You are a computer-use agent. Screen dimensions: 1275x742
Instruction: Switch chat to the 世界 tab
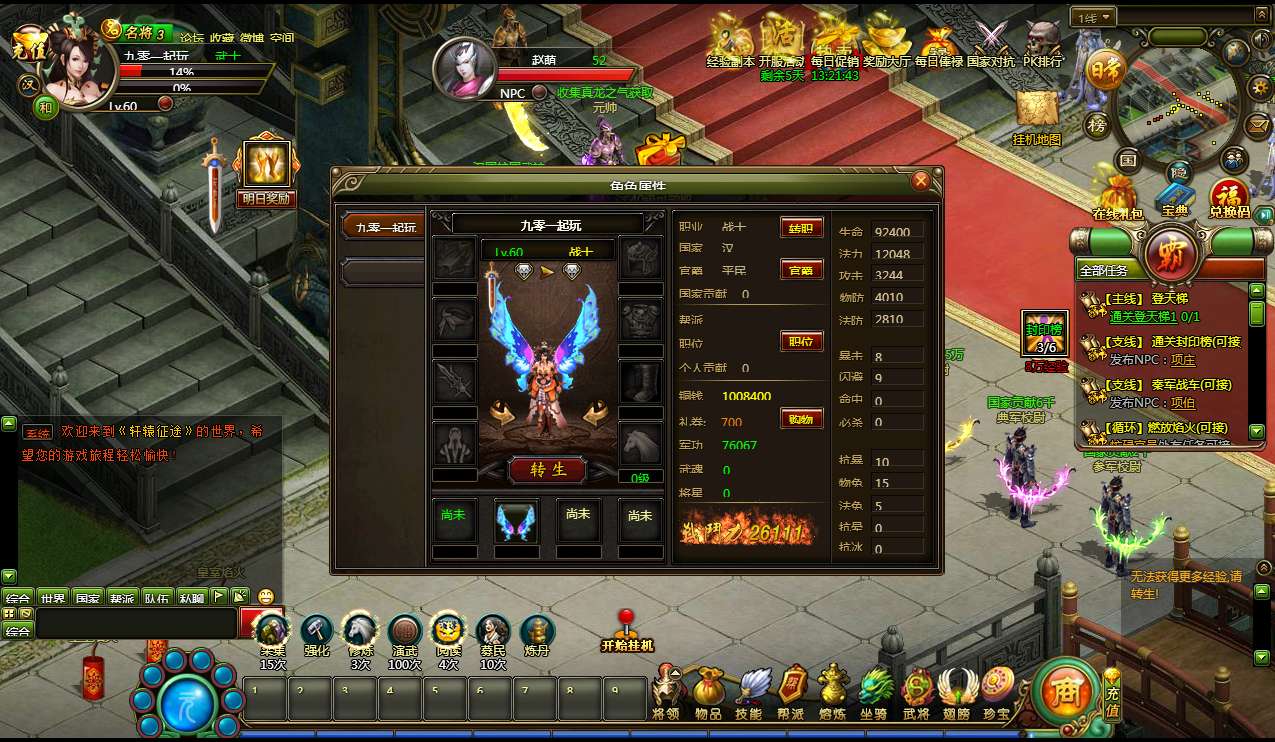coord(53,598)
